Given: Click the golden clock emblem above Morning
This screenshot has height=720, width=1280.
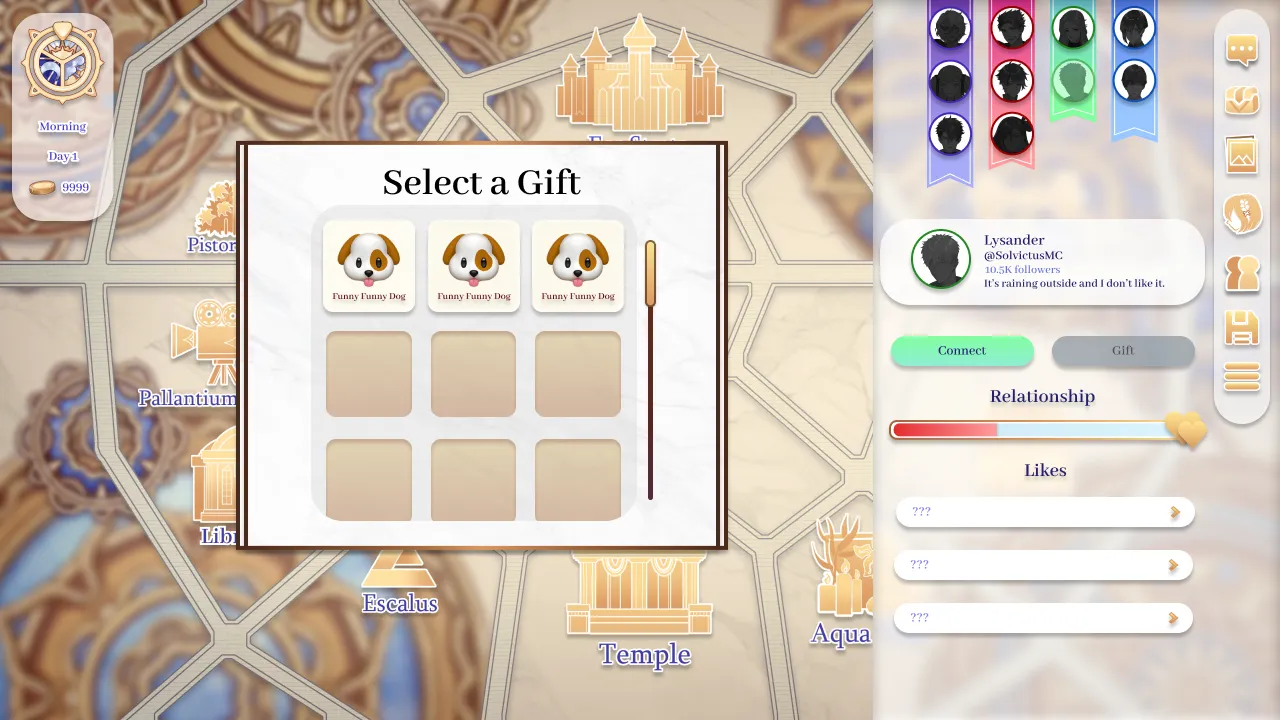Looking at the screenshot, I should pyautogui.click(x=62, y=62).
